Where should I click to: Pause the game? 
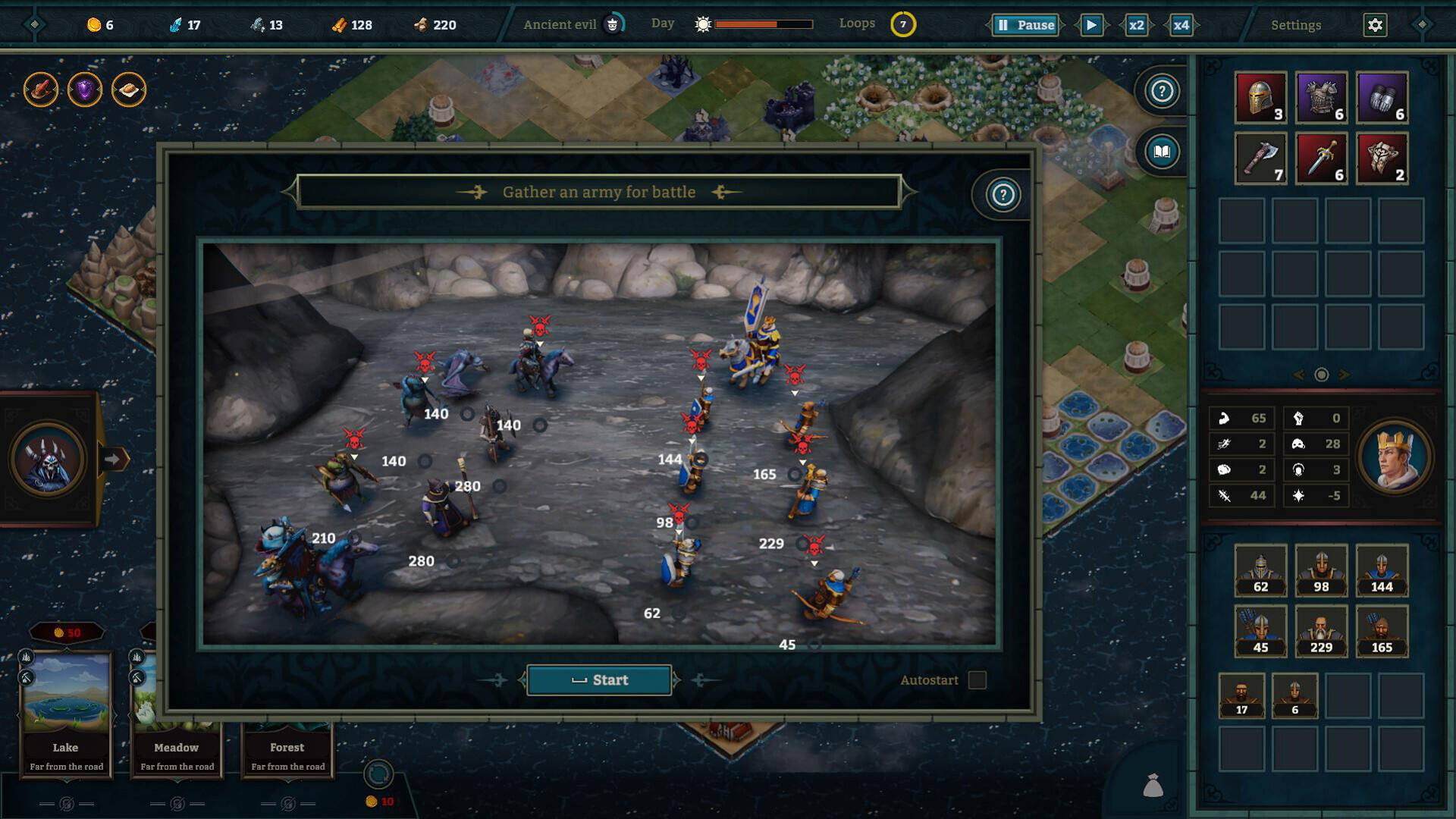[1025, 25]
